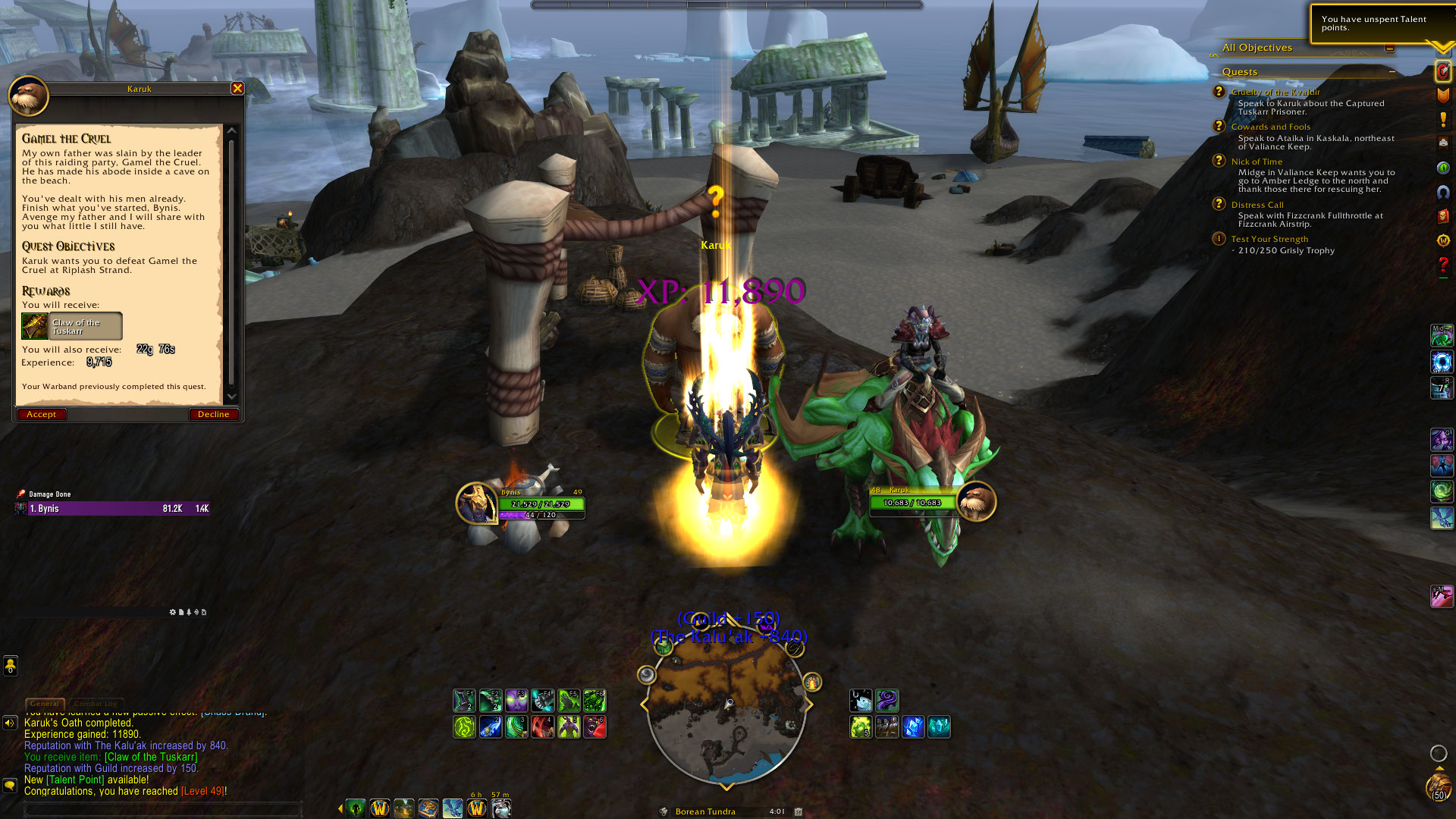Viewport: 1456px width, 819px height.
Task: Open the Claw of the Tuskarr chat link
Action: coord(151,757)
